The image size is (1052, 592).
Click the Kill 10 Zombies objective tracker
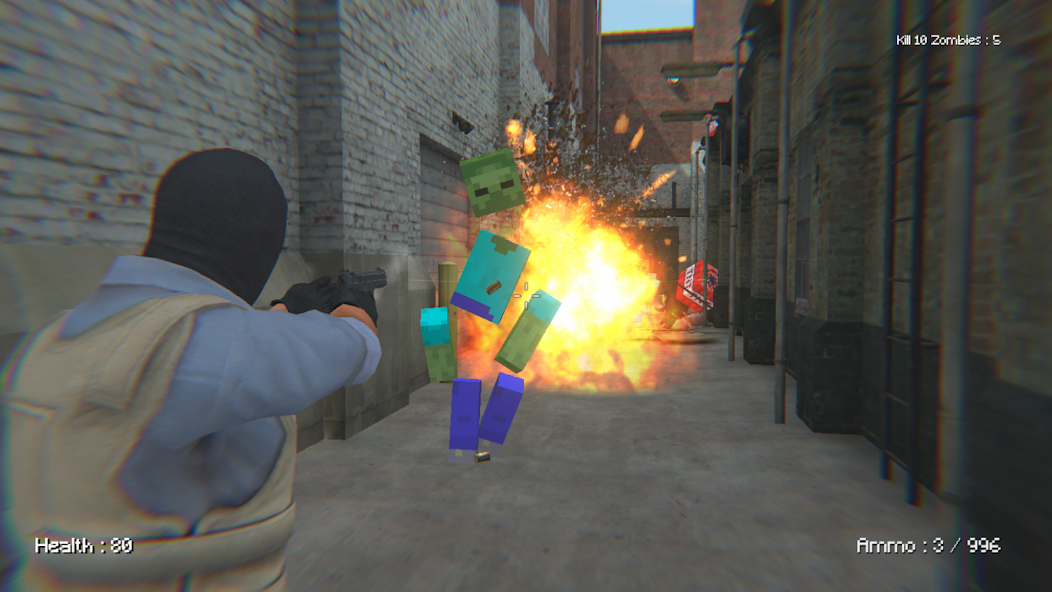pos(947,40)
